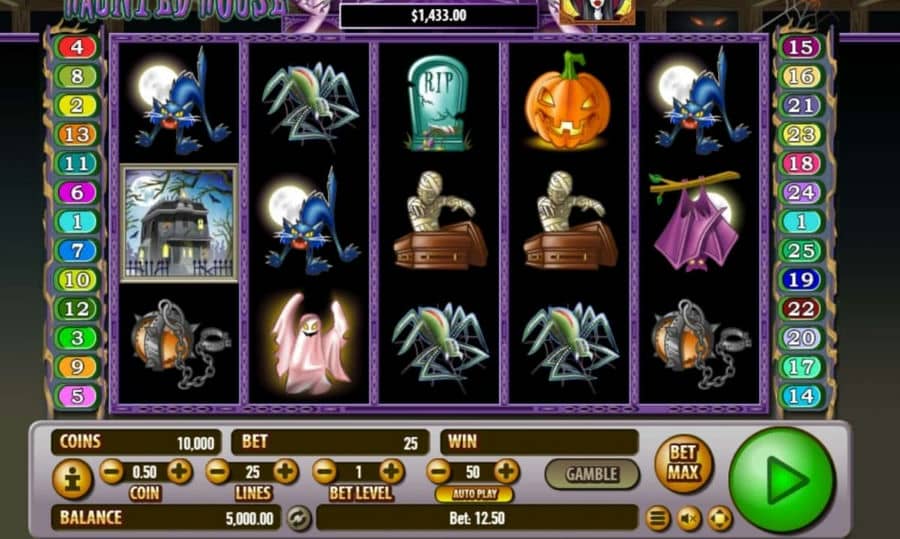Decrease the number of lines

218,471
